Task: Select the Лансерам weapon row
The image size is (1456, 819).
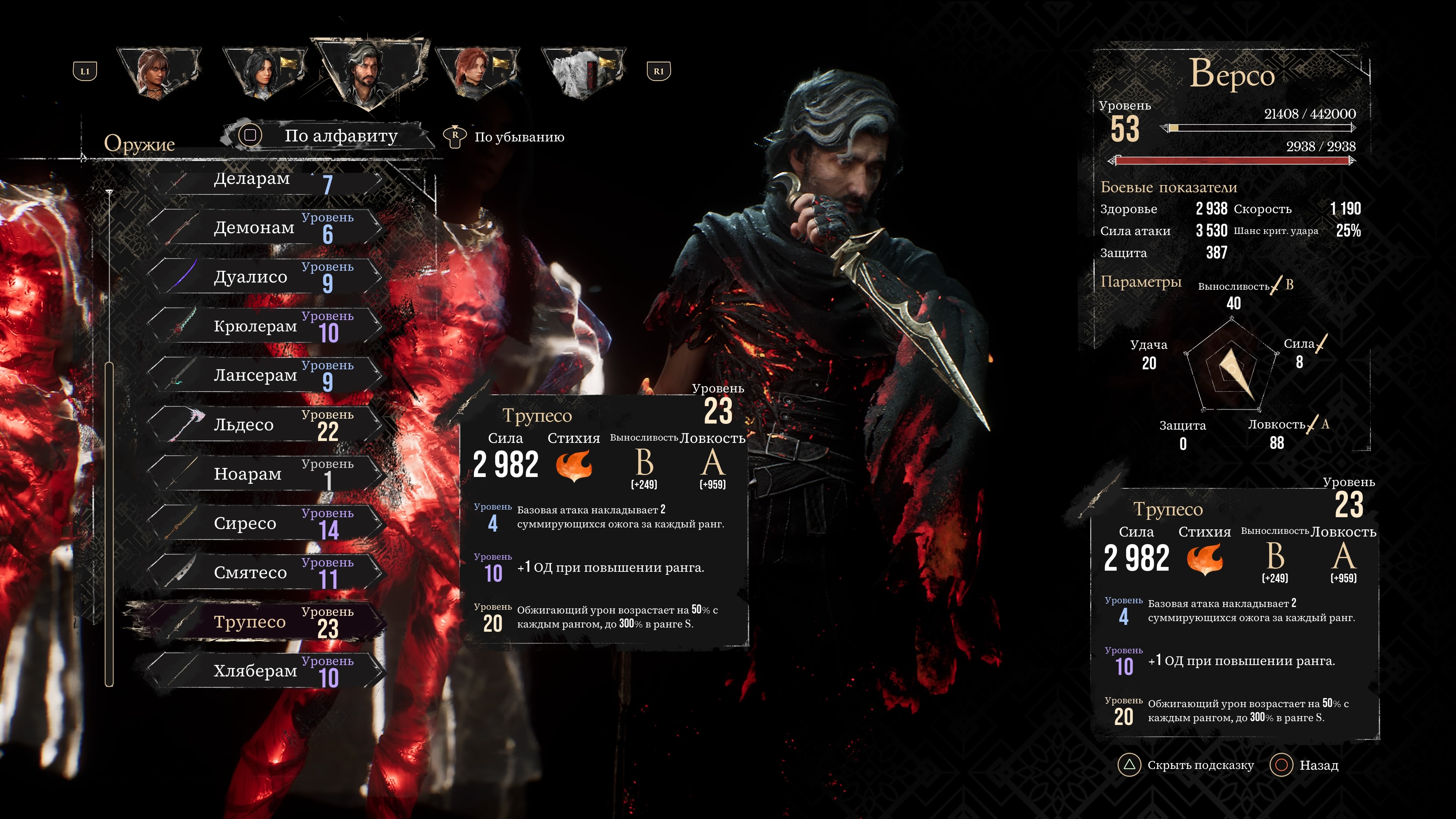Action: (x=266, y=375)
